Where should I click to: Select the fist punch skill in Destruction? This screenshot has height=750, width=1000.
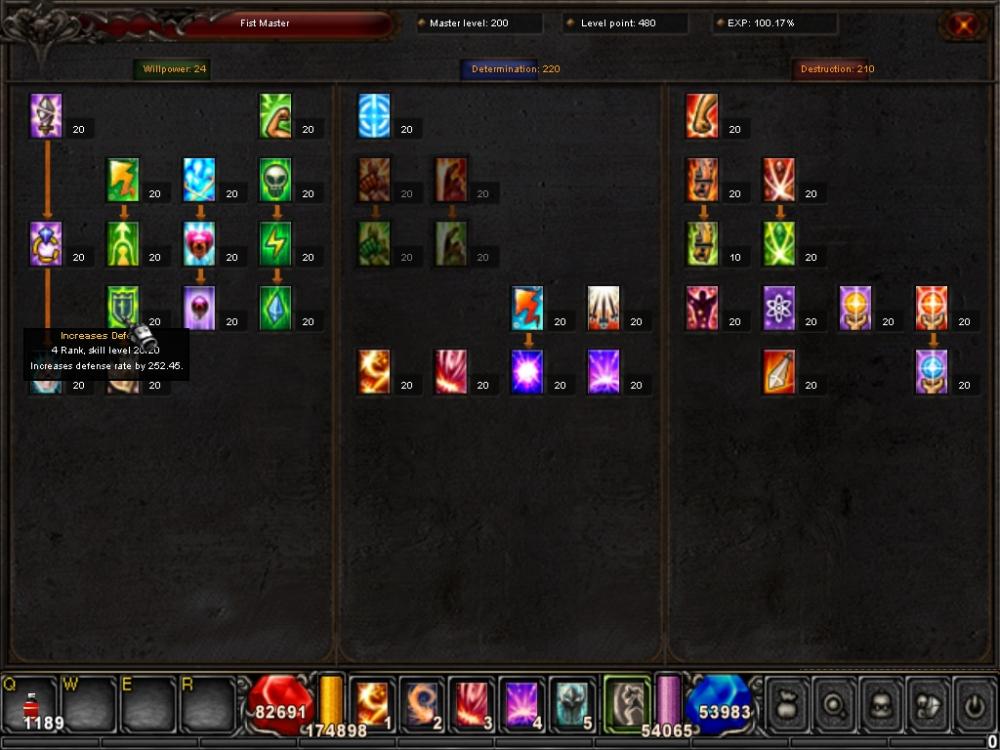tap(702, 115)
